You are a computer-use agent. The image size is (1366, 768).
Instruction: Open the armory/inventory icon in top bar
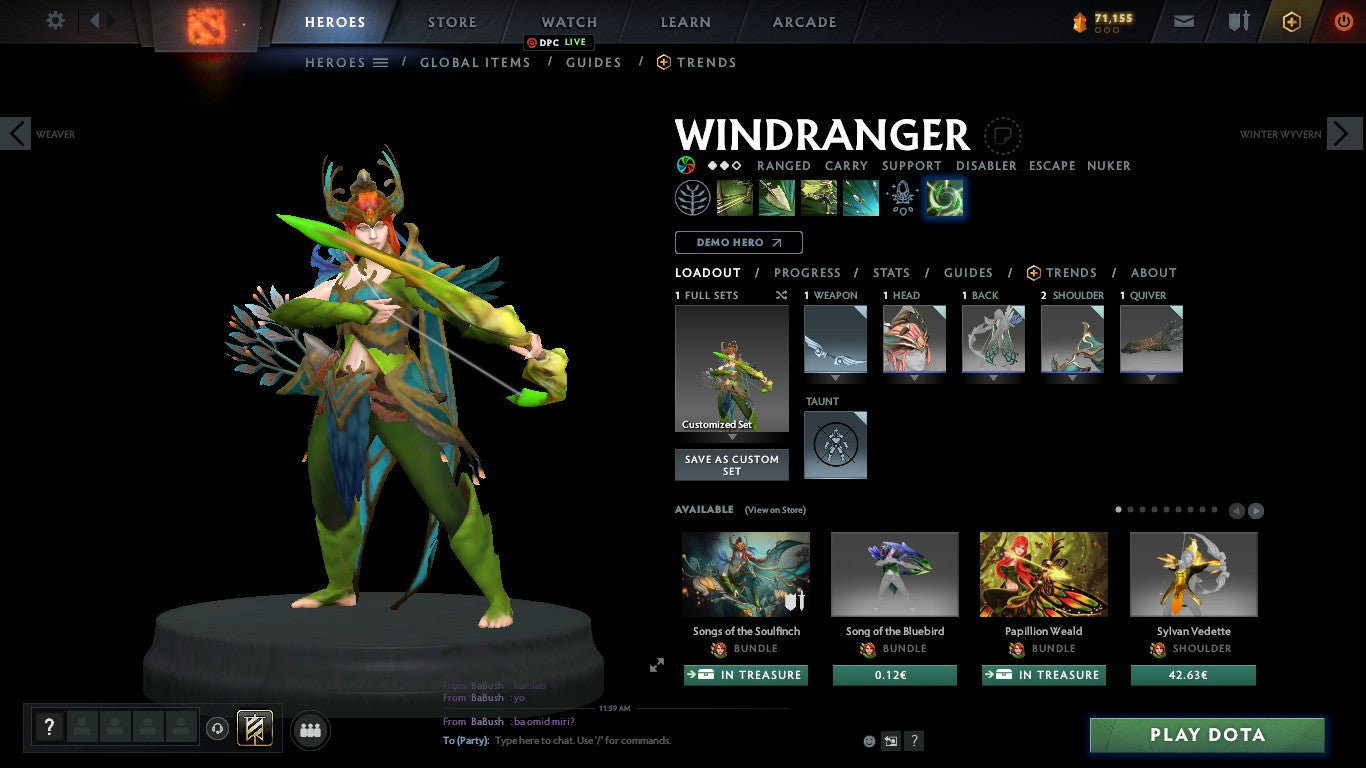tap(1238, 20)
